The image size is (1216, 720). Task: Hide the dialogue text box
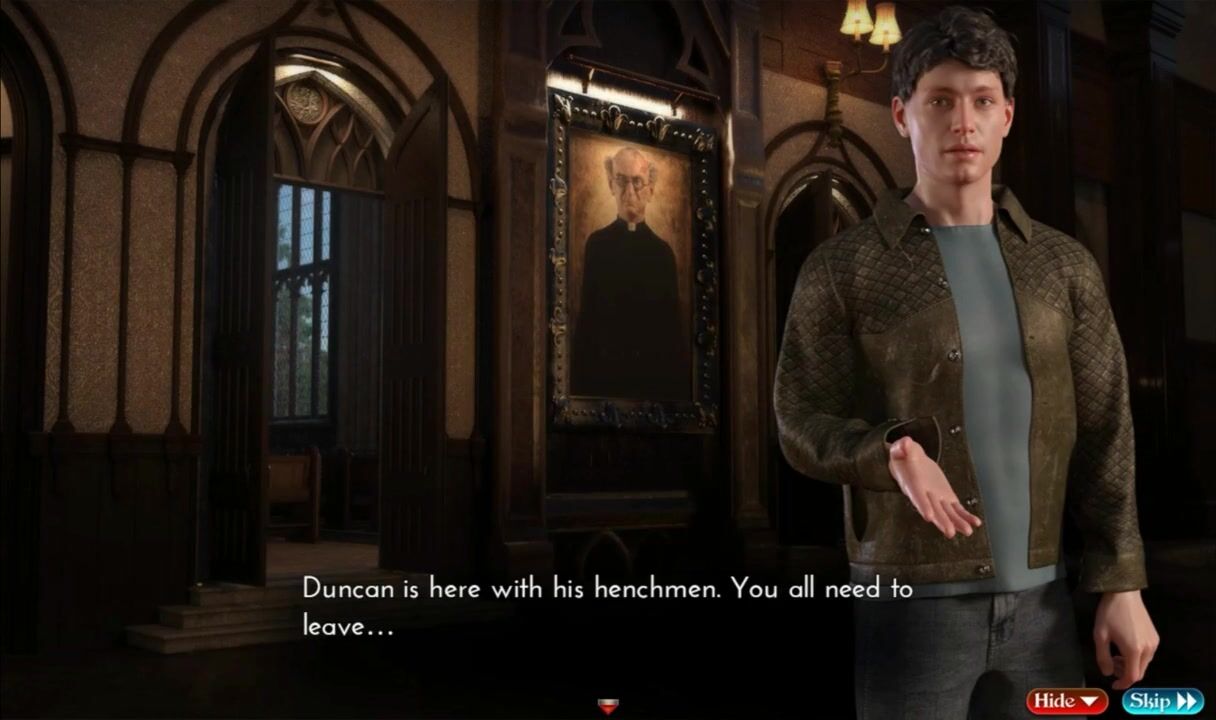coord(1066,701)
